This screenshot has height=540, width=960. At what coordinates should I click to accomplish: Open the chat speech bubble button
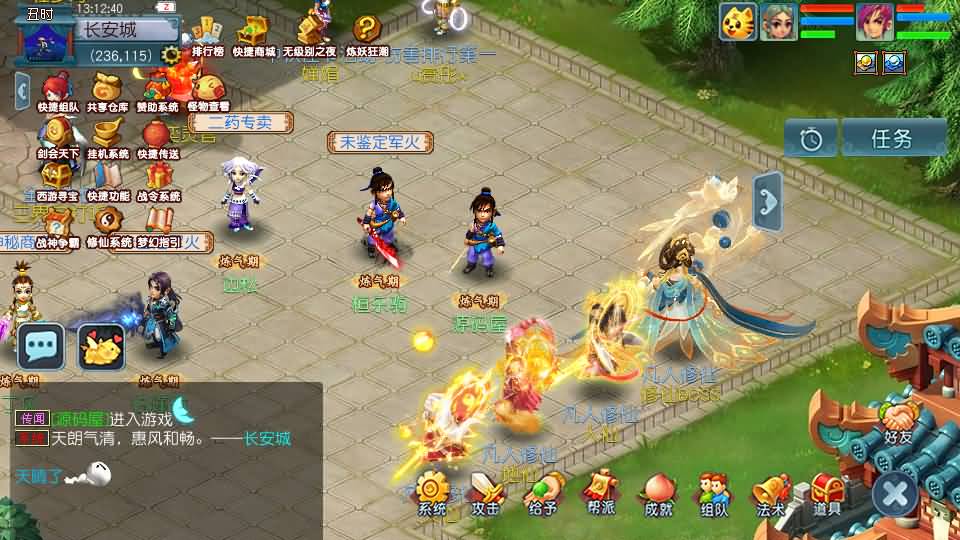coord(42,347)
